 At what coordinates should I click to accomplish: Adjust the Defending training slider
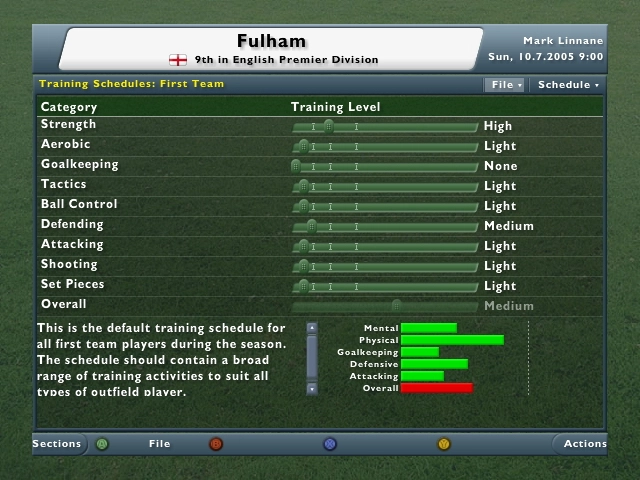311,226
